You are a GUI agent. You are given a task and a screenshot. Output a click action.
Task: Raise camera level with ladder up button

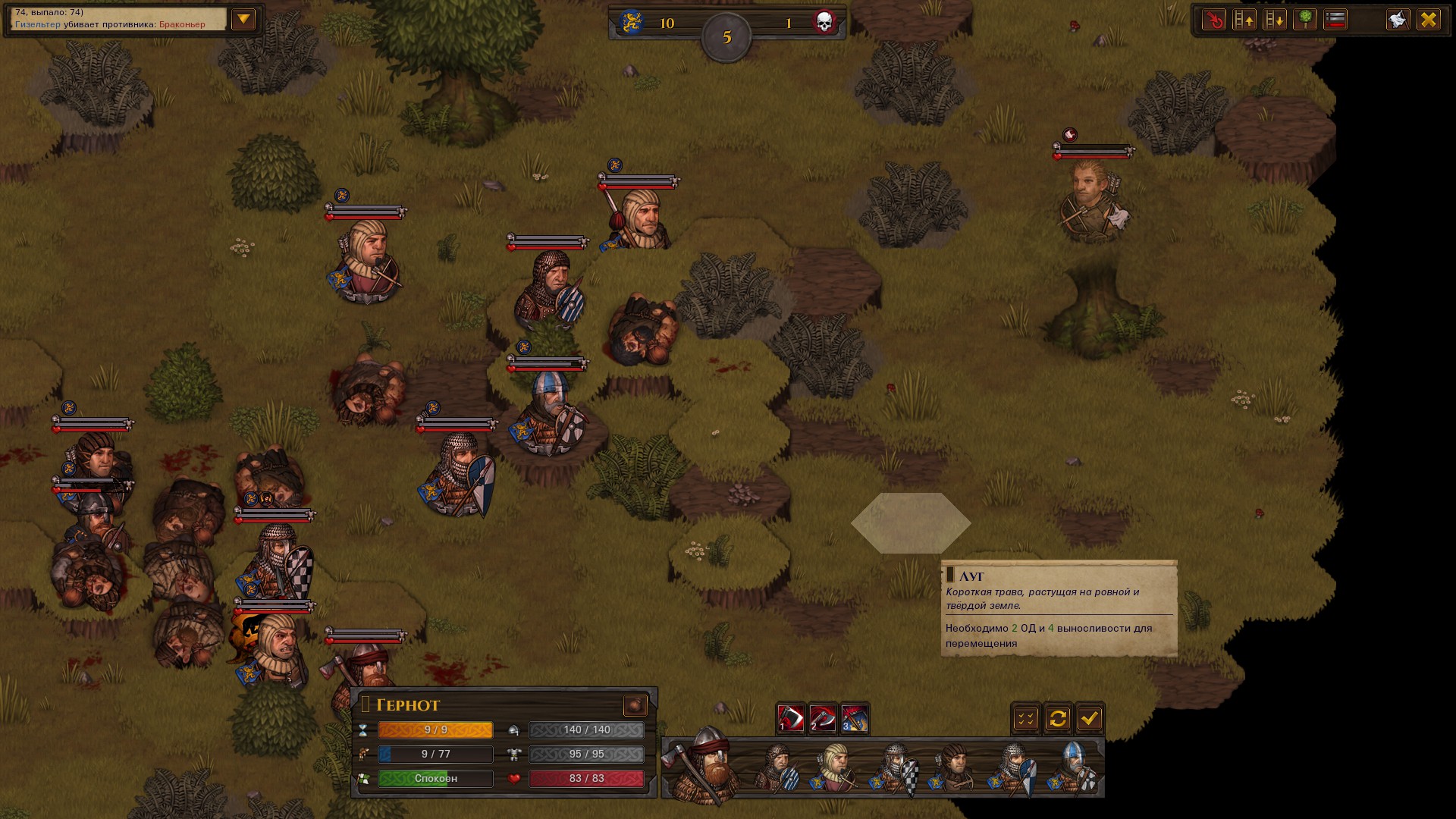pyautogui.click(x=1244, y=20)
